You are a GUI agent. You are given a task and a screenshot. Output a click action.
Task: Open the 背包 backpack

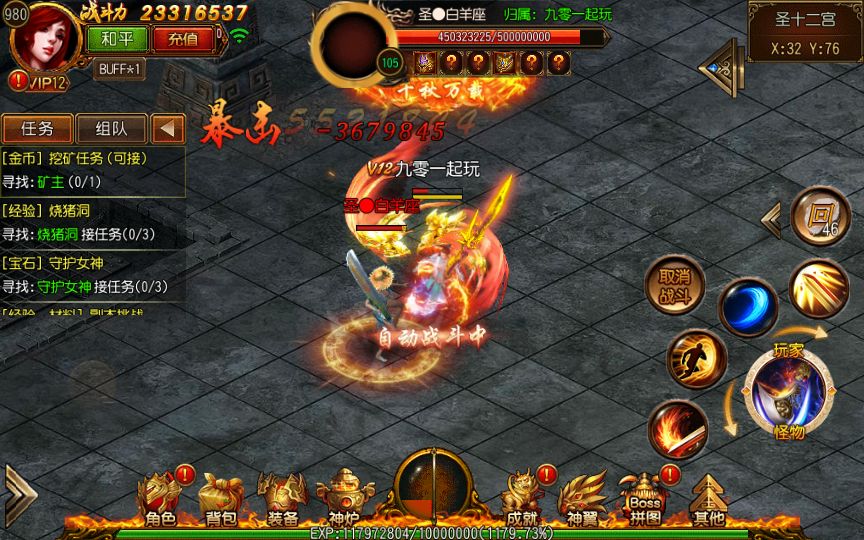point(220,498)
